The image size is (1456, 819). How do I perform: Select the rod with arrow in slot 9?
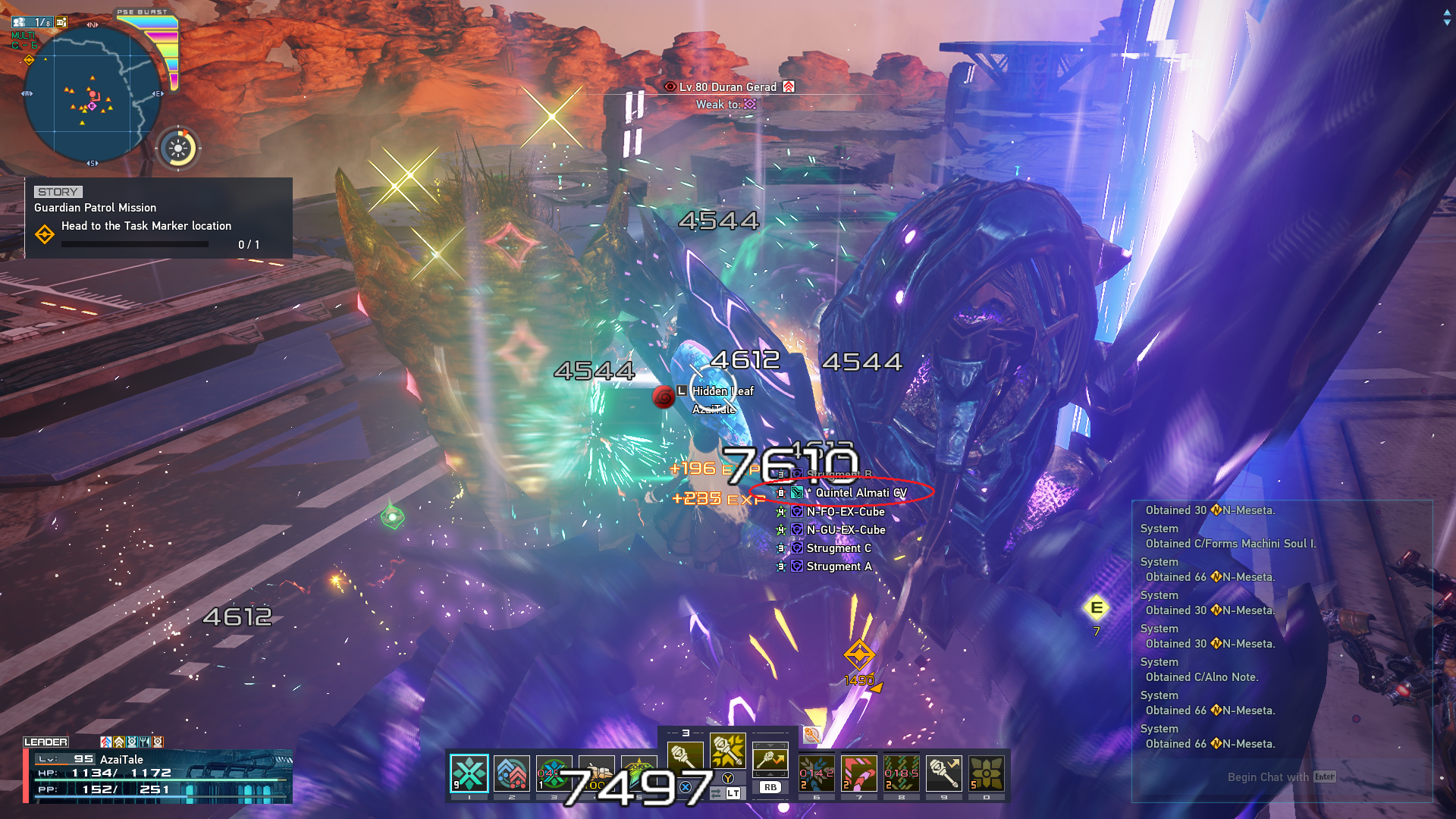944,773
